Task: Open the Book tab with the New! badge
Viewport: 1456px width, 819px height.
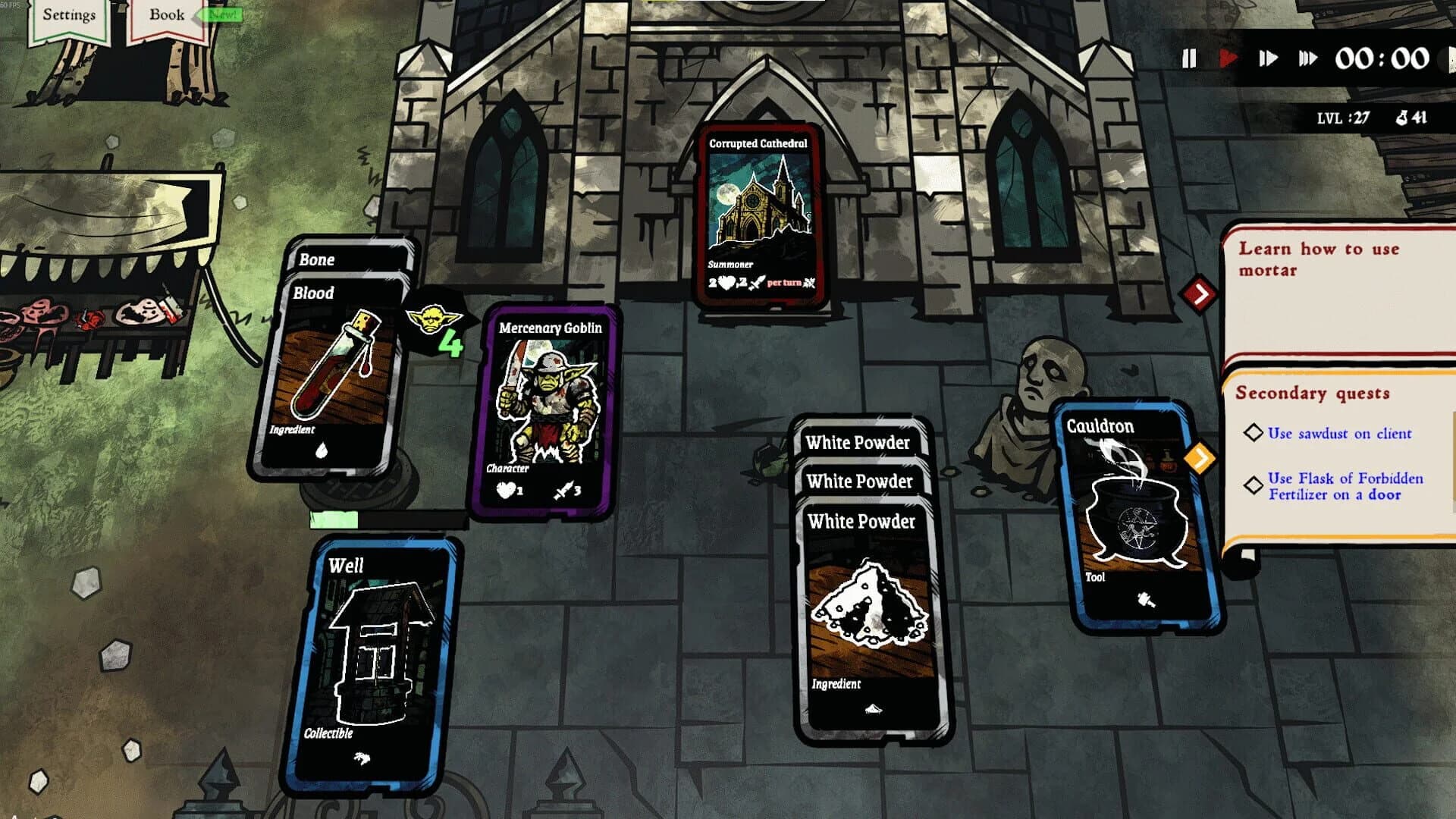Action: point(168,15)
